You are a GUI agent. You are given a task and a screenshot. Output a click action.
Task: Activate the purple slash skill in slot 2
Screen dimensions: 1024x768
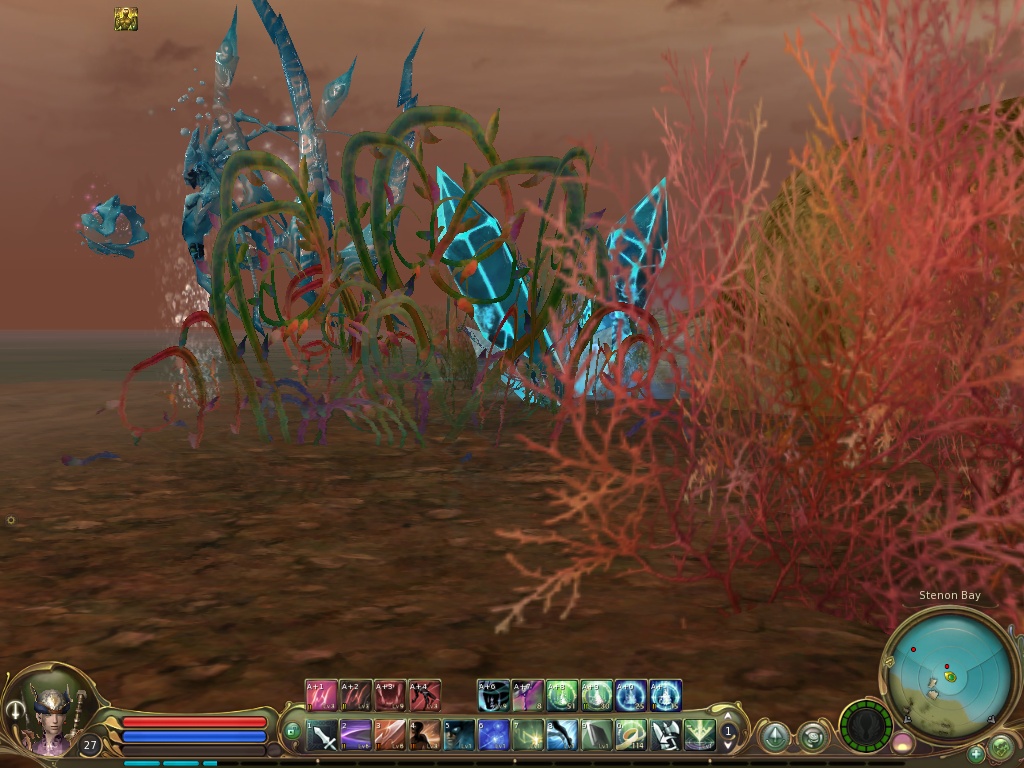[356, 736]
